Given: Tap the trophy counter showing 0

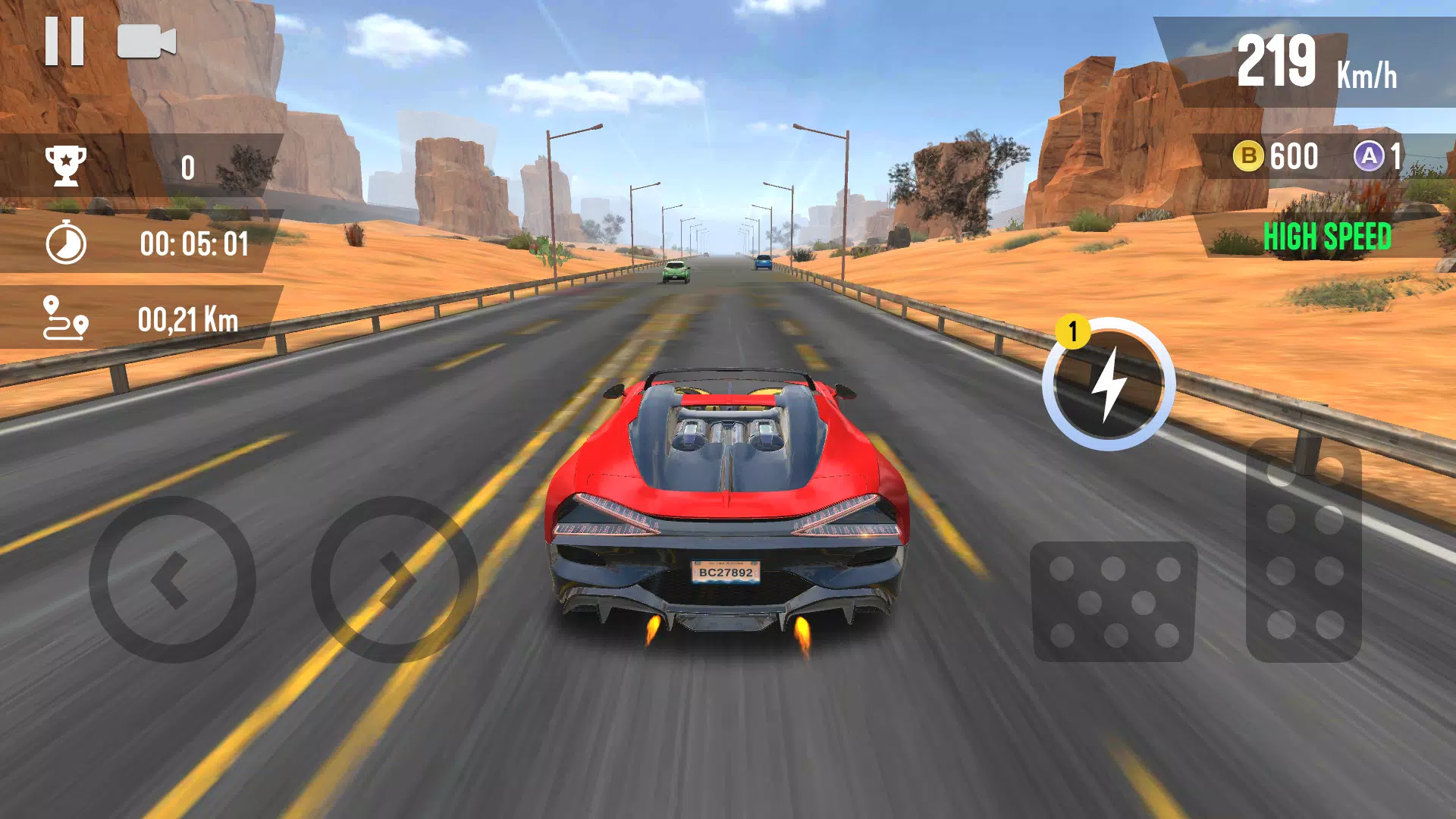Looking at the screenshot, I should click(187, 168).
